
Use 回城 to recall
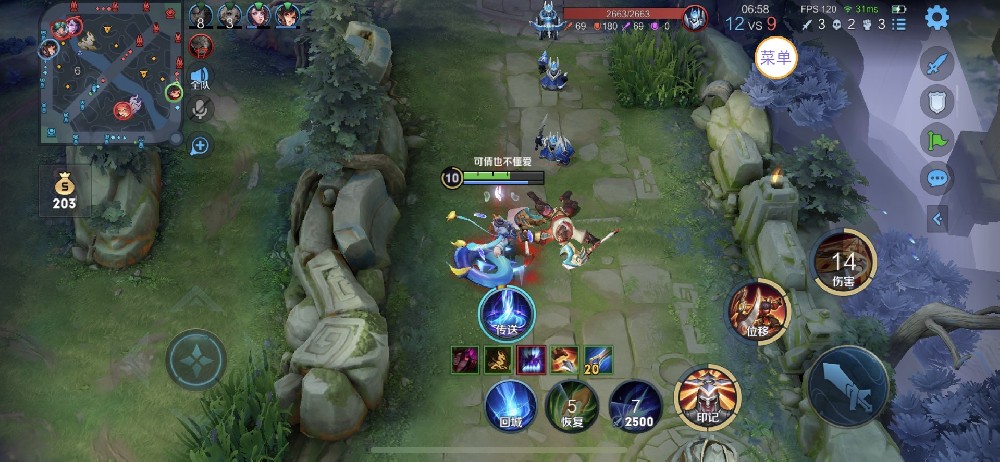510,404
